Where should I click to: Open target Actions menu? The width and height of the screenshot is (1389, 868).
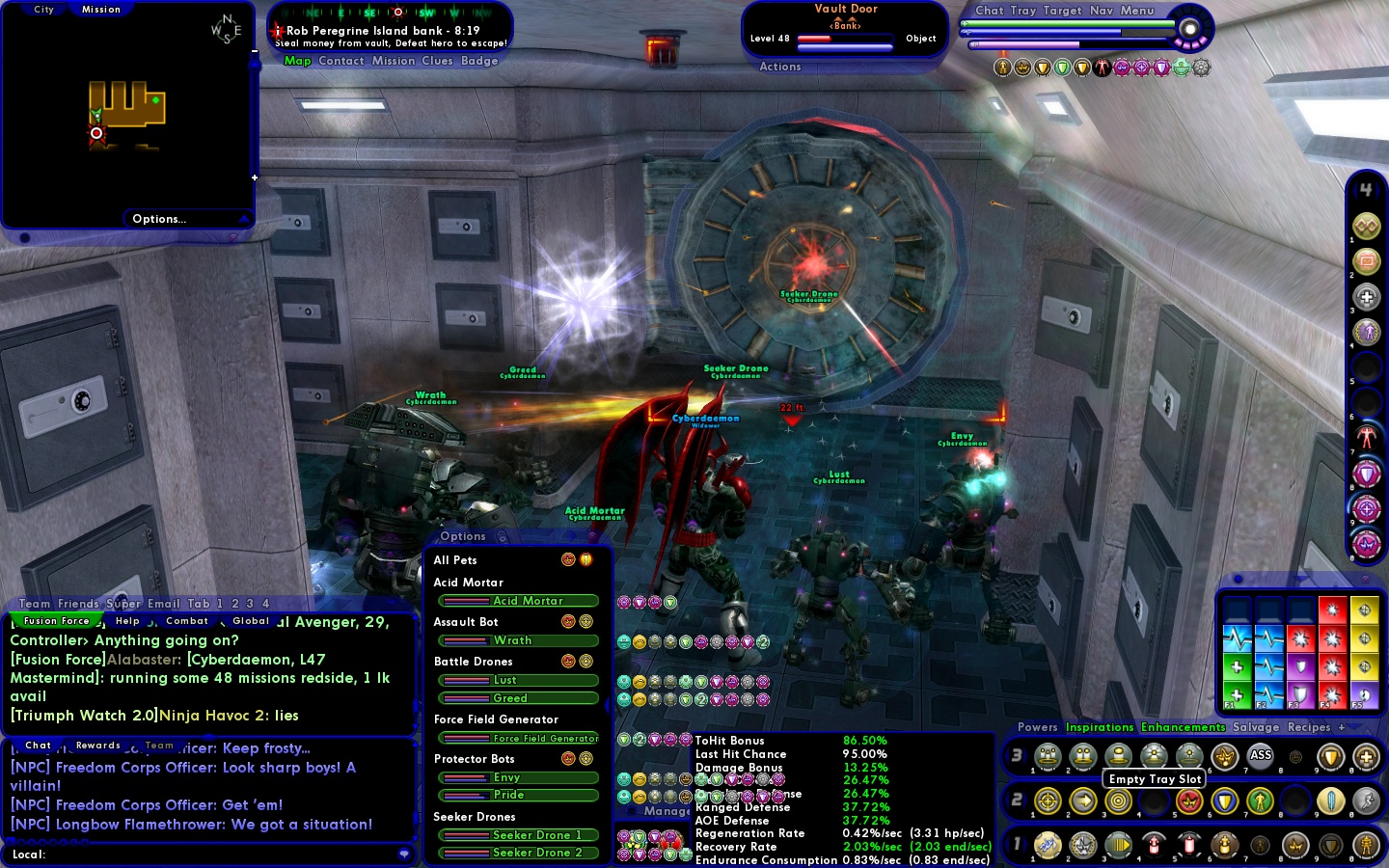tap(780, 67)
